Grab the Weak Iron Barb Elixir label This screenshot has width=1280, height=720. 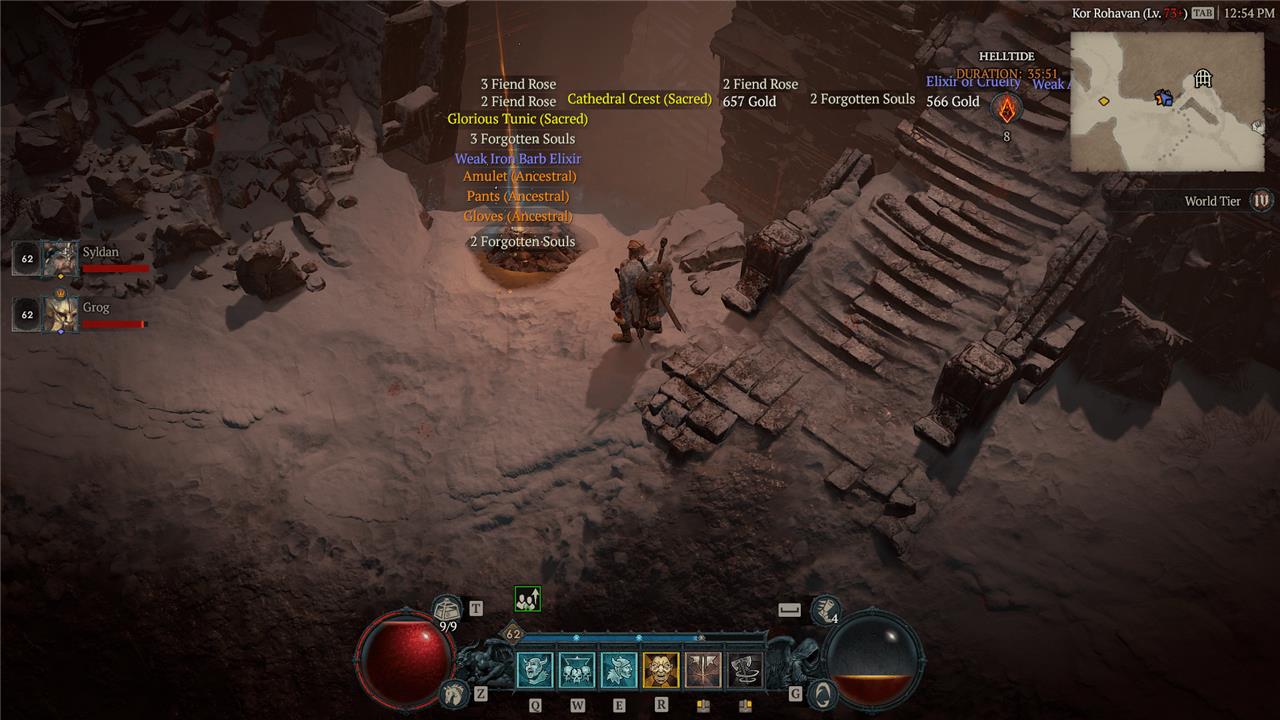pyautogui.click(x=517, y=159)
